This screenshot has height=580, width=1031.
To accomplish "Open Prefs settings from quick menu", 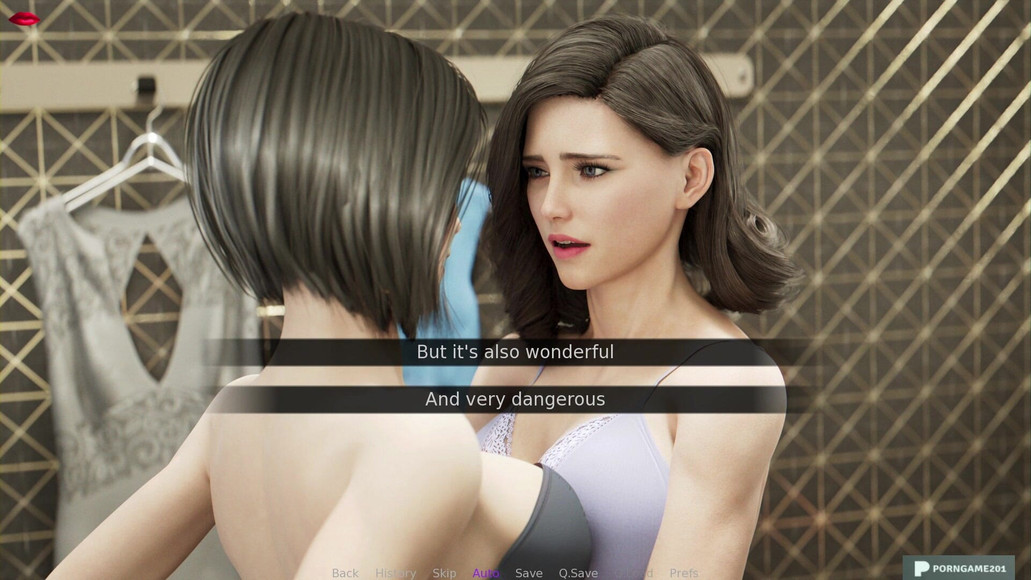I will click(684, 573).
